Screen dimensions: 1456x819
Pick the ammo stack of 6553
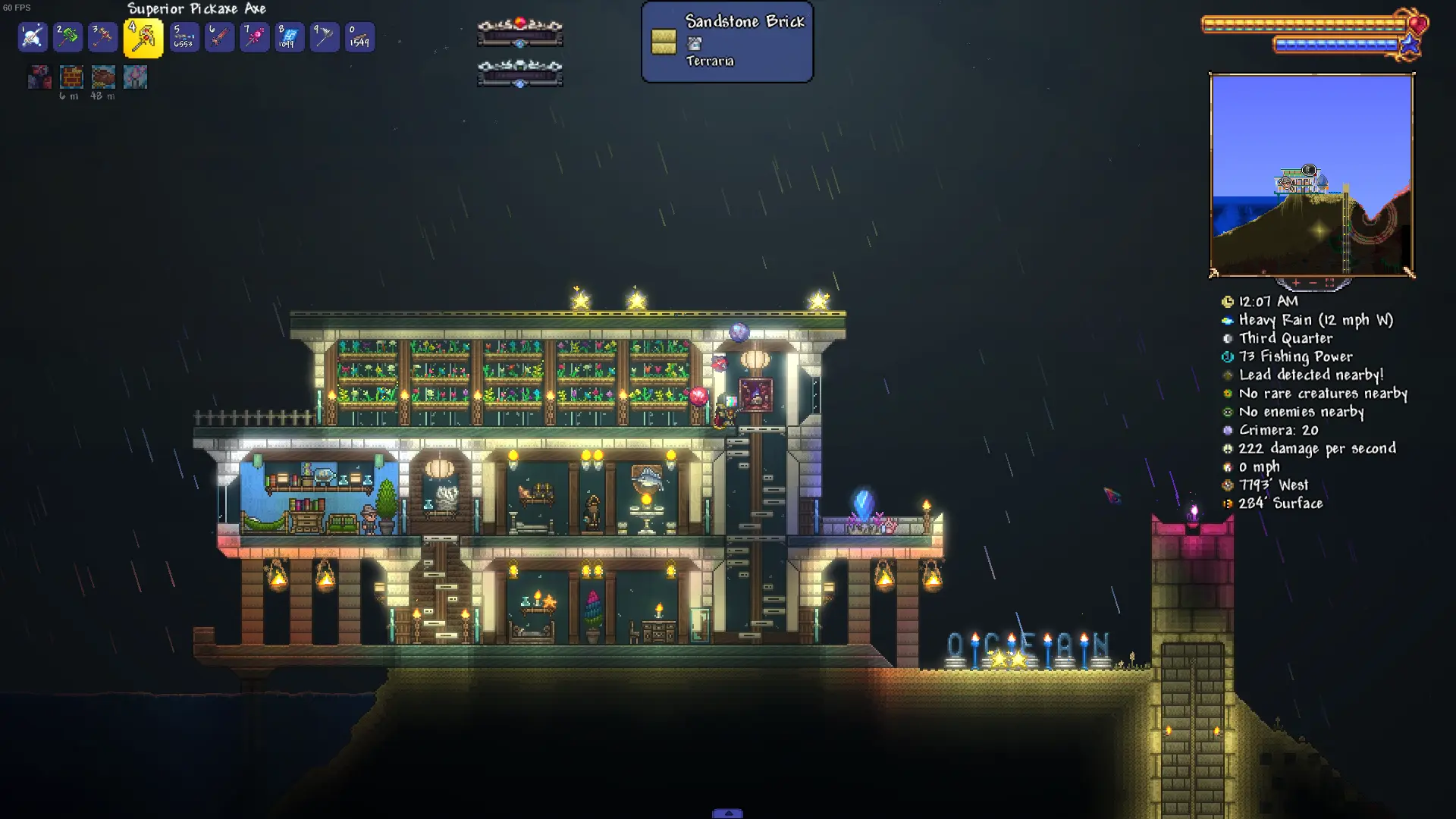[x=184, y=36]
